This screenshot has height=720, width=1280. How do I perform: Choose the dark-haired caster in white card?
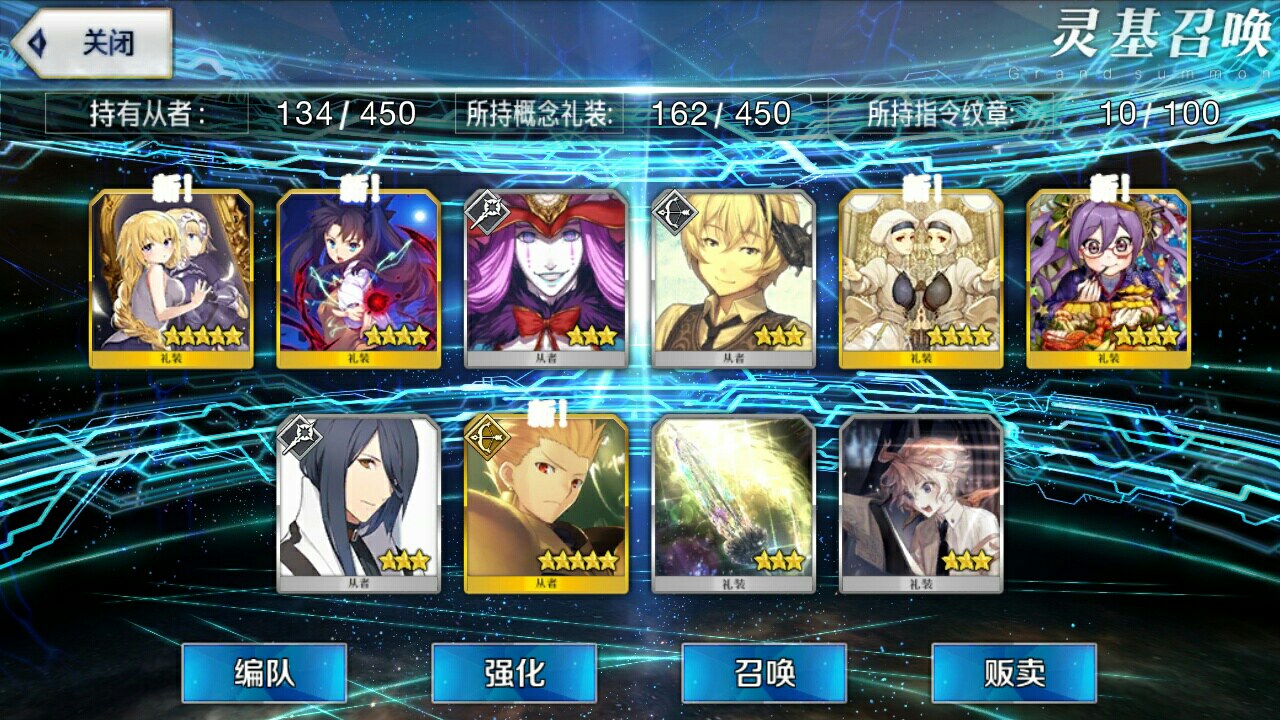358,504
